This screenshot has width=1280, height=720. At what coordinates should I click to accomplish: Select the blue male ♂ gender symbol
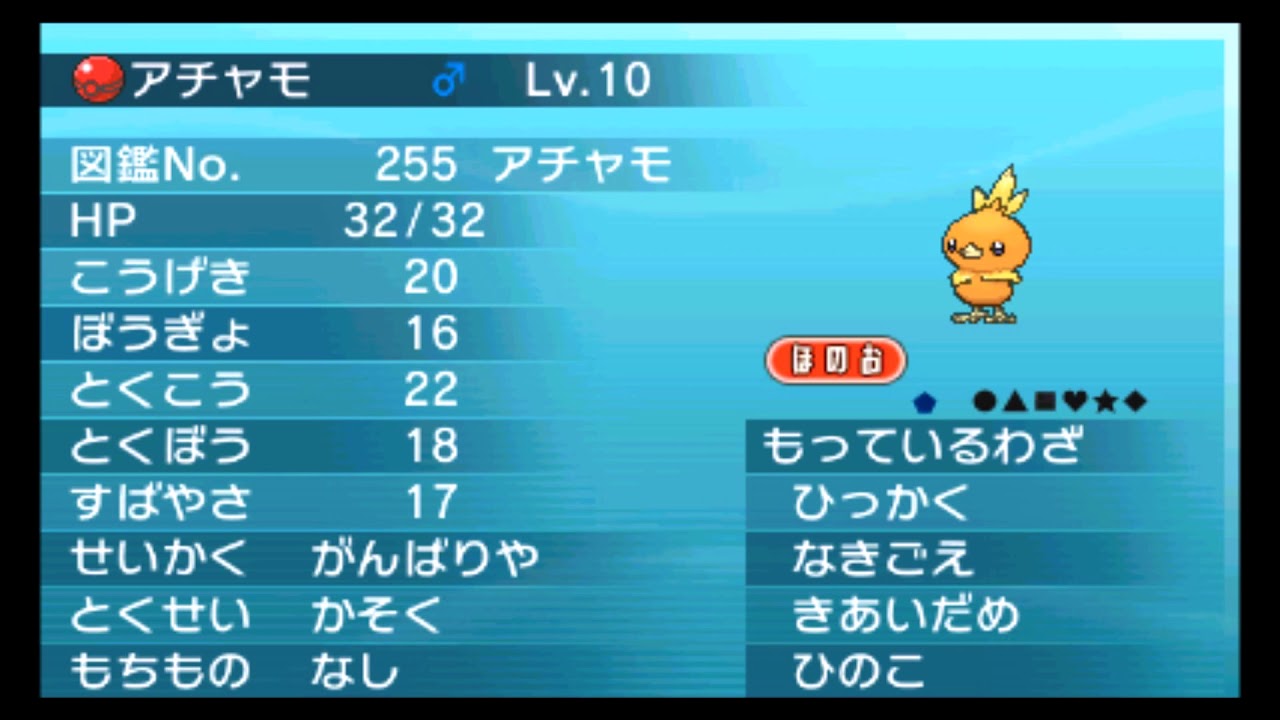450,77
